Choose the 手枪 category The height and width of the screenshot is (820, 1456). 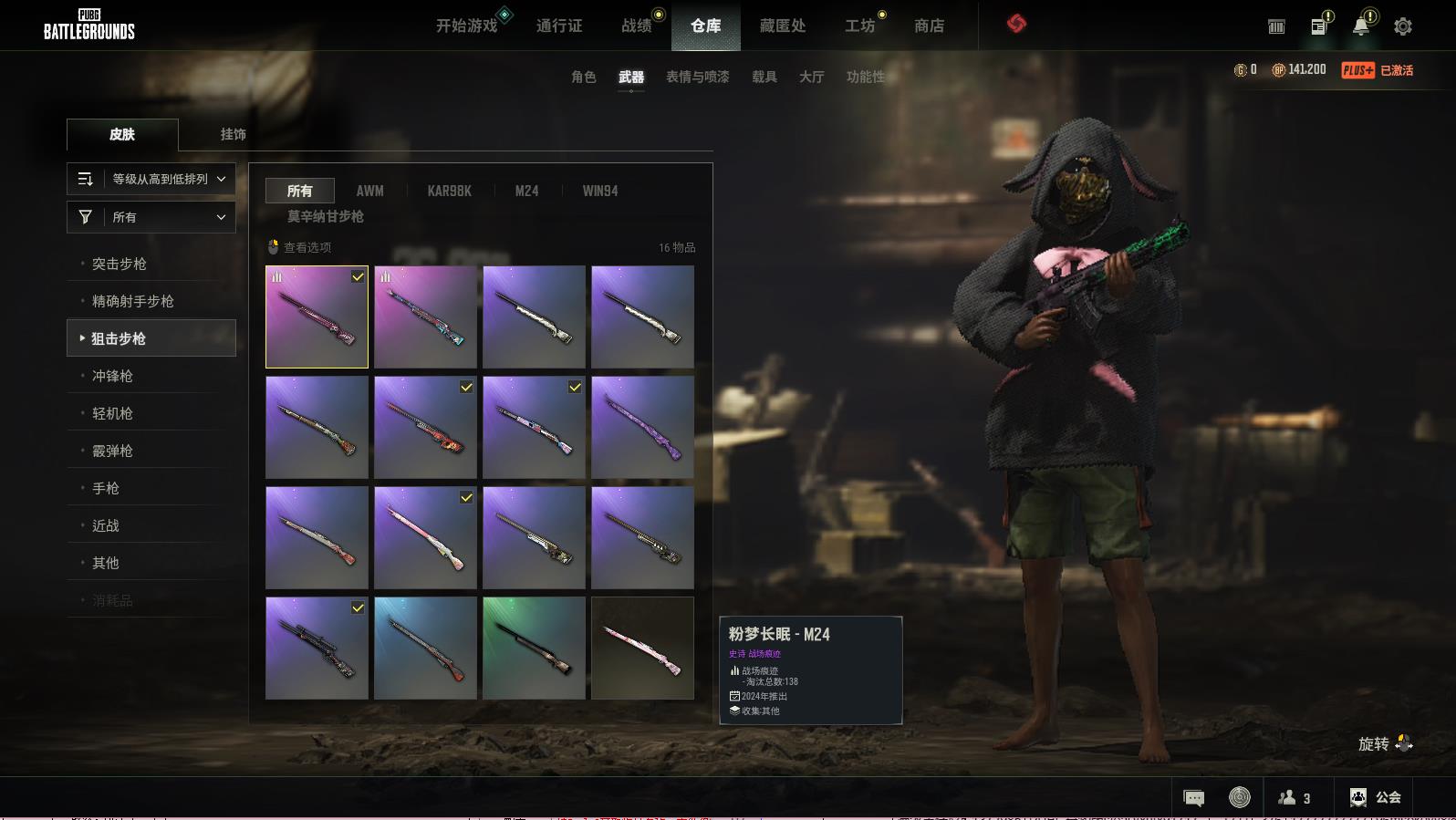tap(106, 488)
